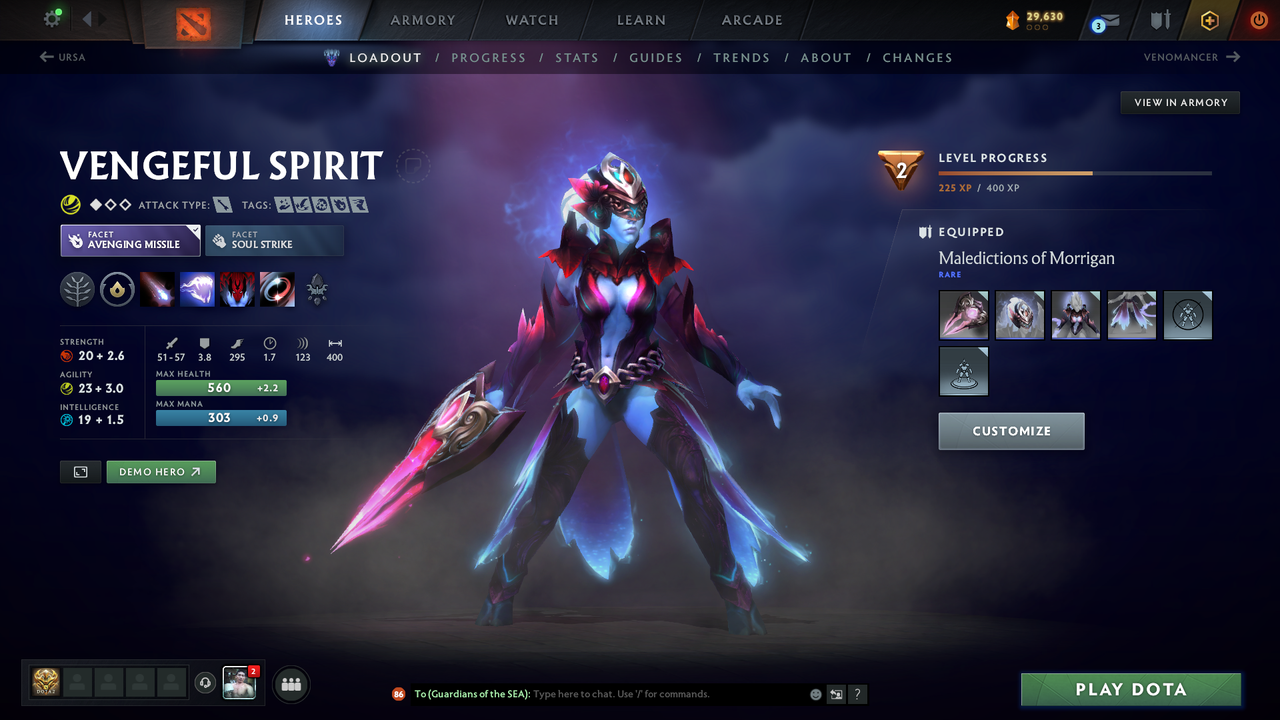Navigate forward to Venomancer
This screenshot has width=1280, height=720.
point(1190,57)
